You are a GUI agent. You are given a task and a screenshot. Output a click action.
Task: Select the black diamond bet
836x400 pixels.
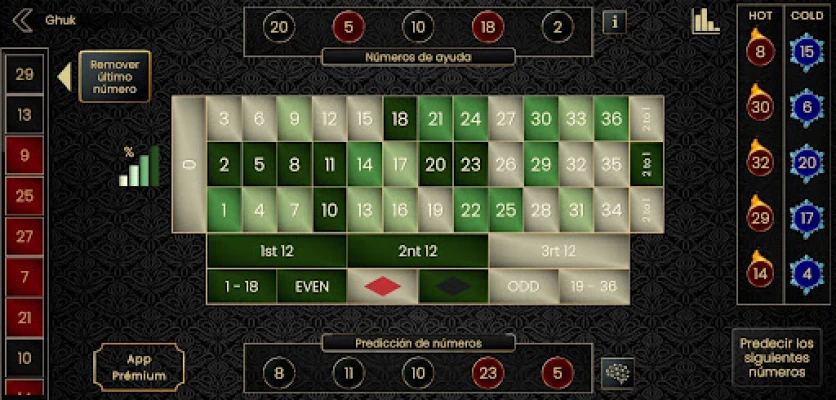452,286
